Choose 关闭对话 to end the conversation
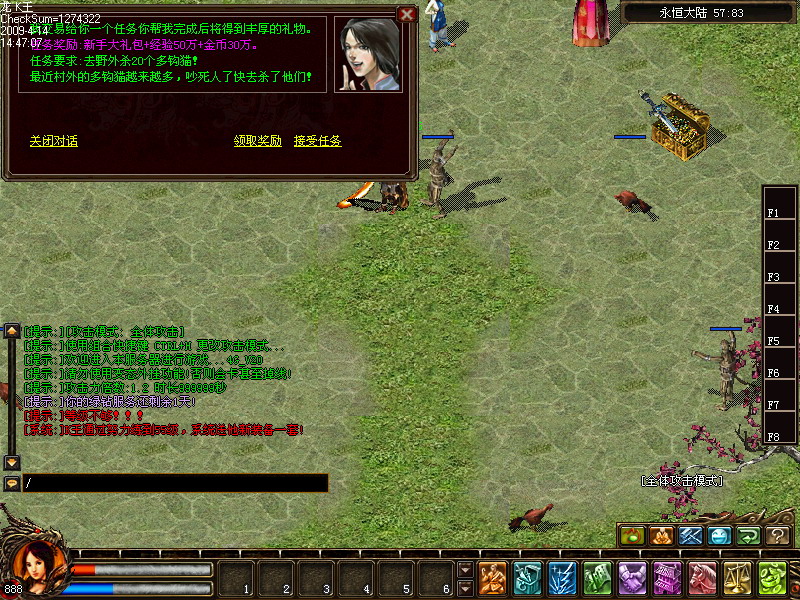This screenshot has height=600, width=800. pyautogui.click(x=54, y=141)
